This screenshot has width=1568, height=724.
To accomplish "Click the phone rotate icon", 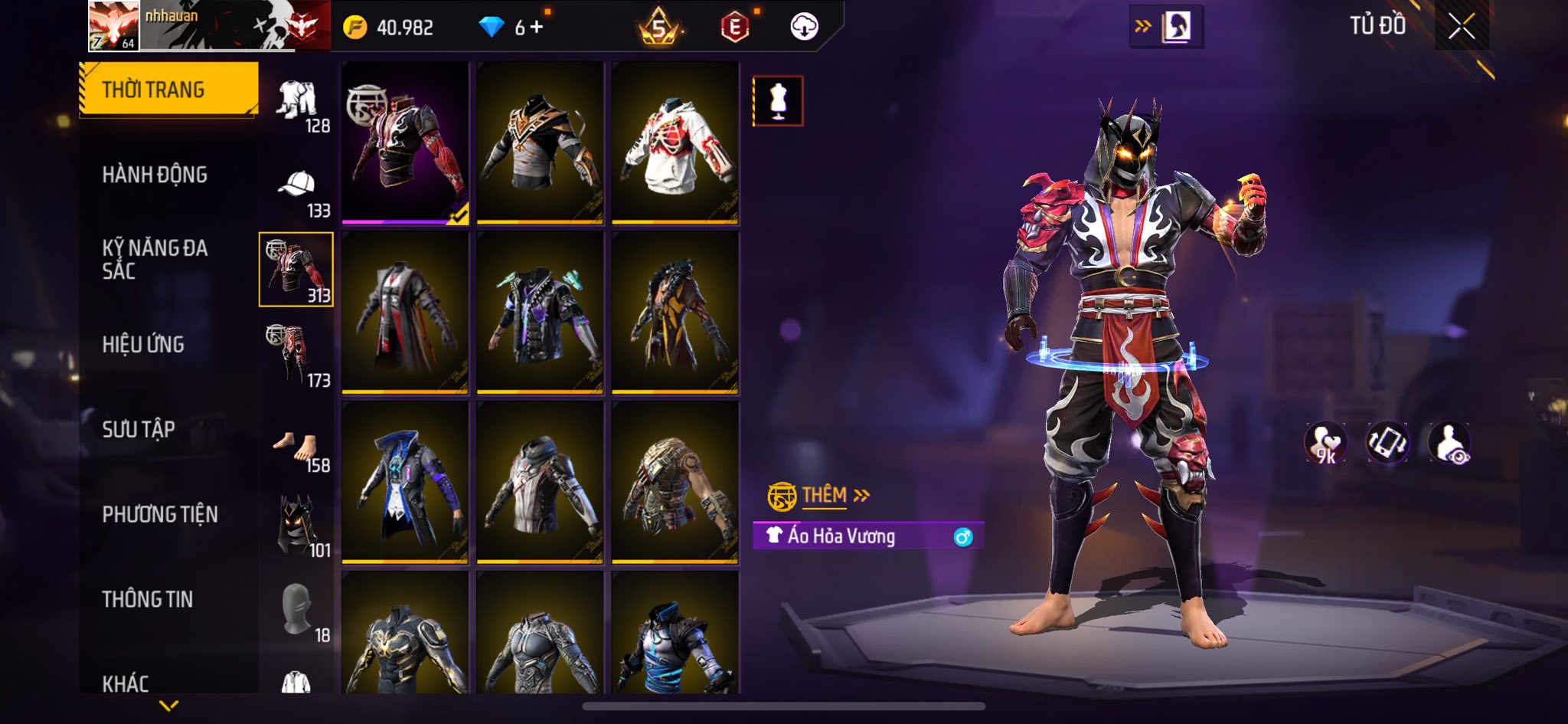I will coord(1387,443).
